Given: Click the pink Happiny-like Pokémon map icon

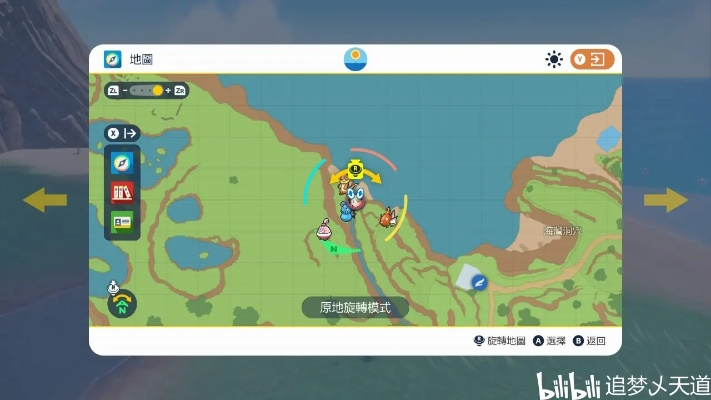Looking at the screenshot, I should tap(323, 231).
